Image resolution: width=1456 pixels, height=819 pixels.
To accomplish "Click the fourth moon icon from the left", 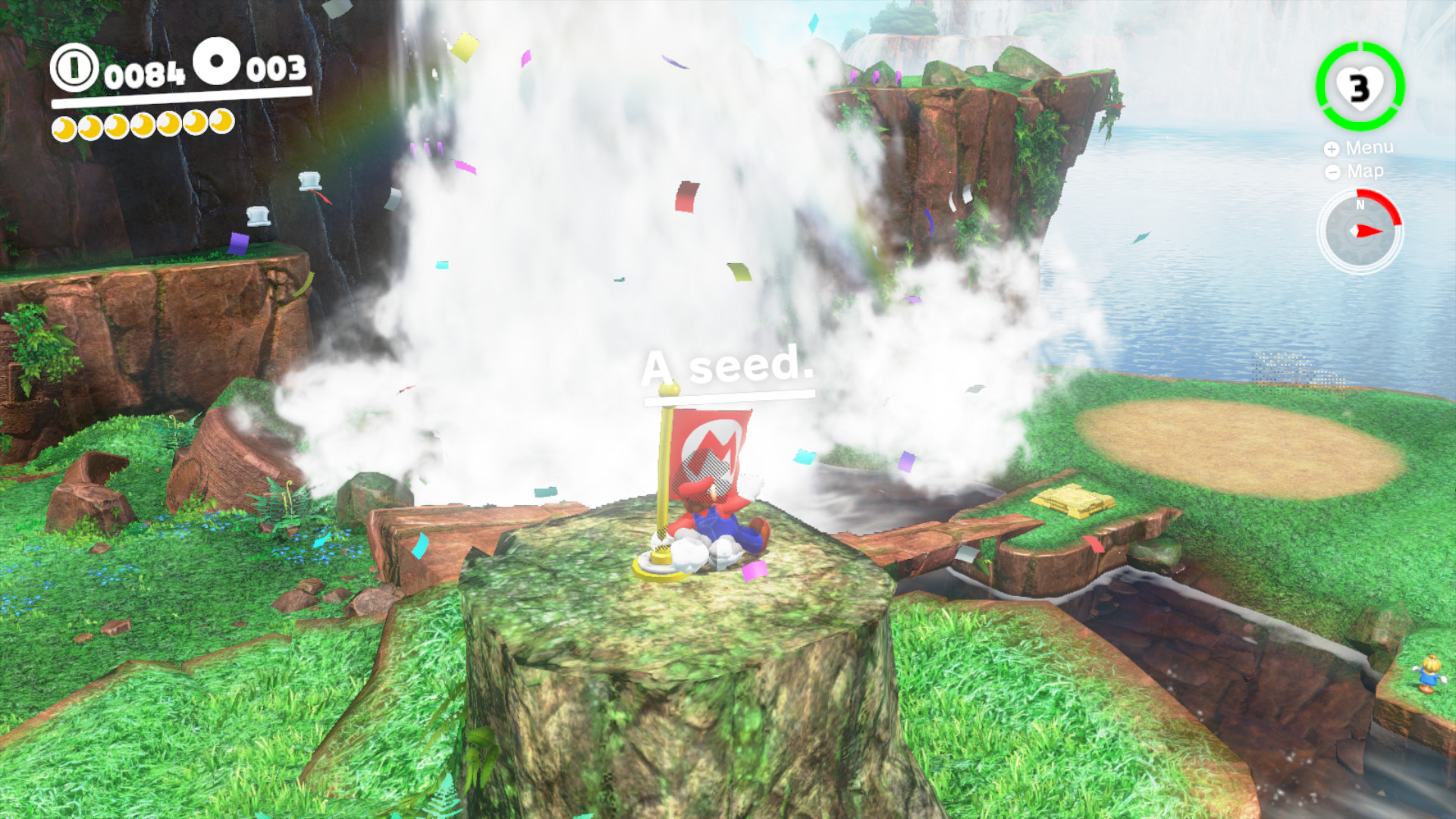I will 143,127.
